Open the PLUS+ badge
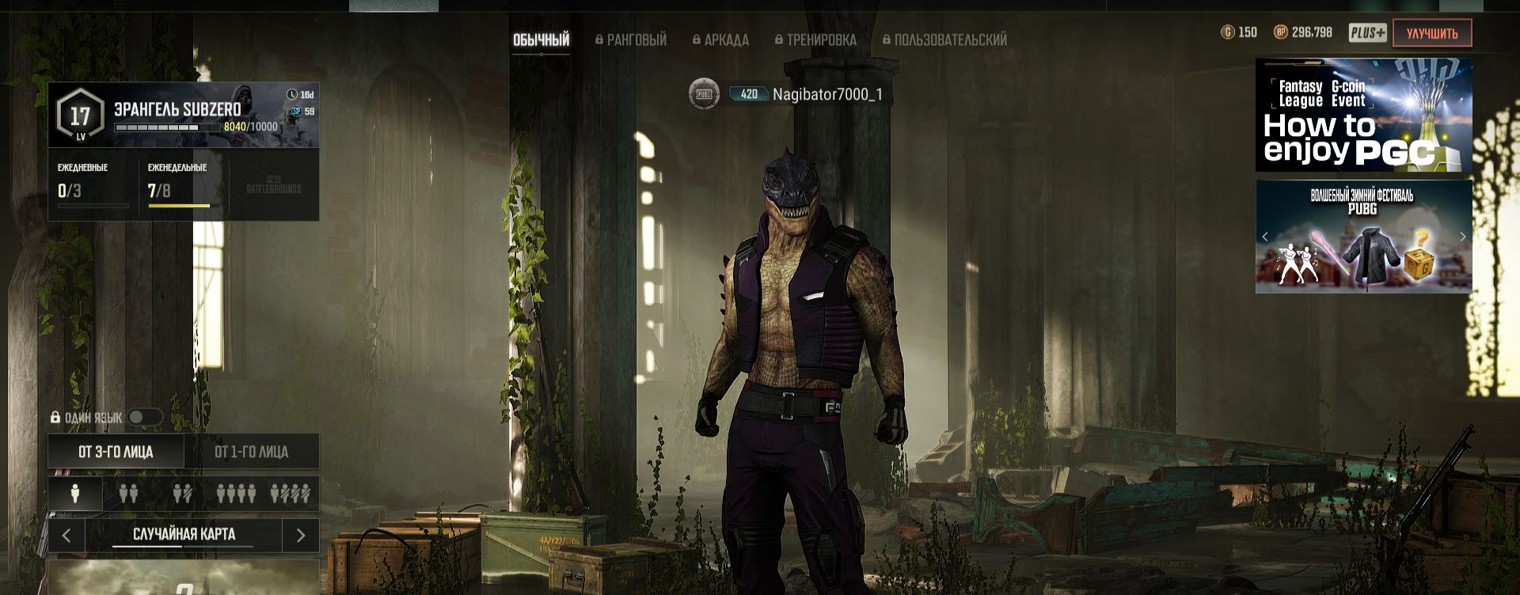Screen dimensions: 1520x595 [1367, 33]
